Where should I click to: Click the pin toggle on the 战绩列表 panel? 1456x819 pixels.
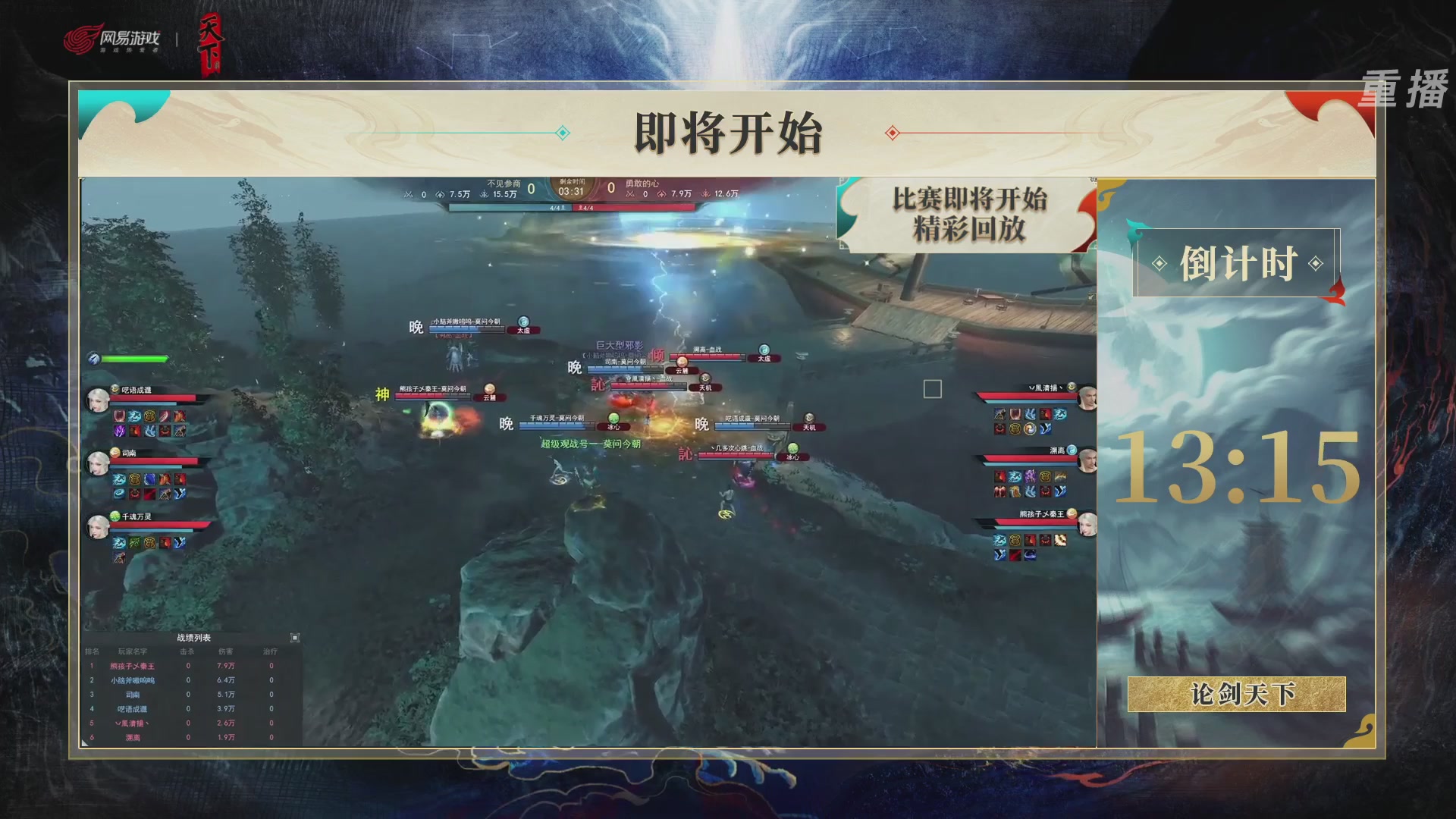pyautogui.click(x=296, y=637)
